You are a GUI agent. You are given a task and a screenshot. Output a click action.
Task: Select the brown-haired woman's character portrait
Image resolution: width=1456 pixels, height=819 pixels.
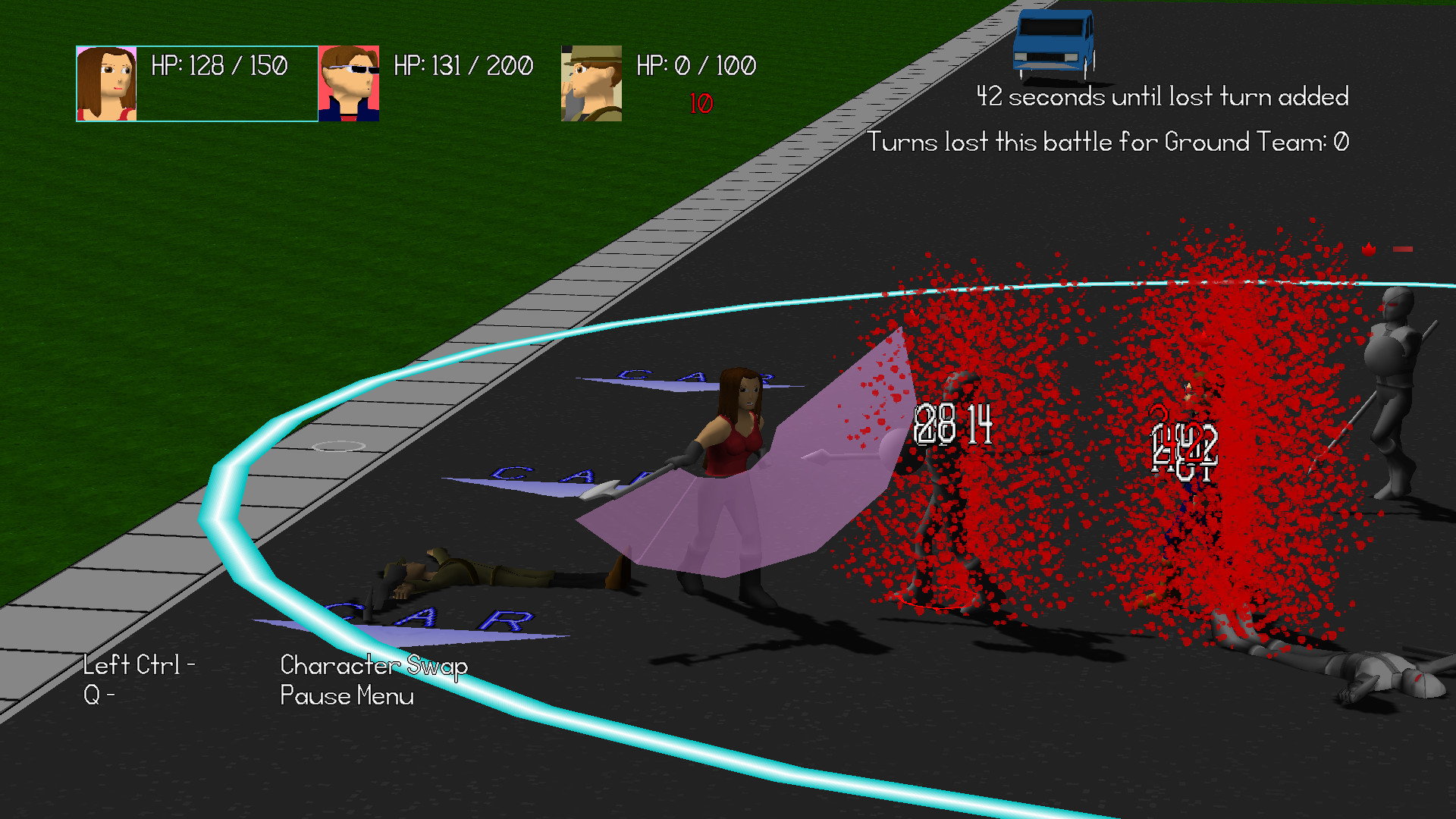106,83
